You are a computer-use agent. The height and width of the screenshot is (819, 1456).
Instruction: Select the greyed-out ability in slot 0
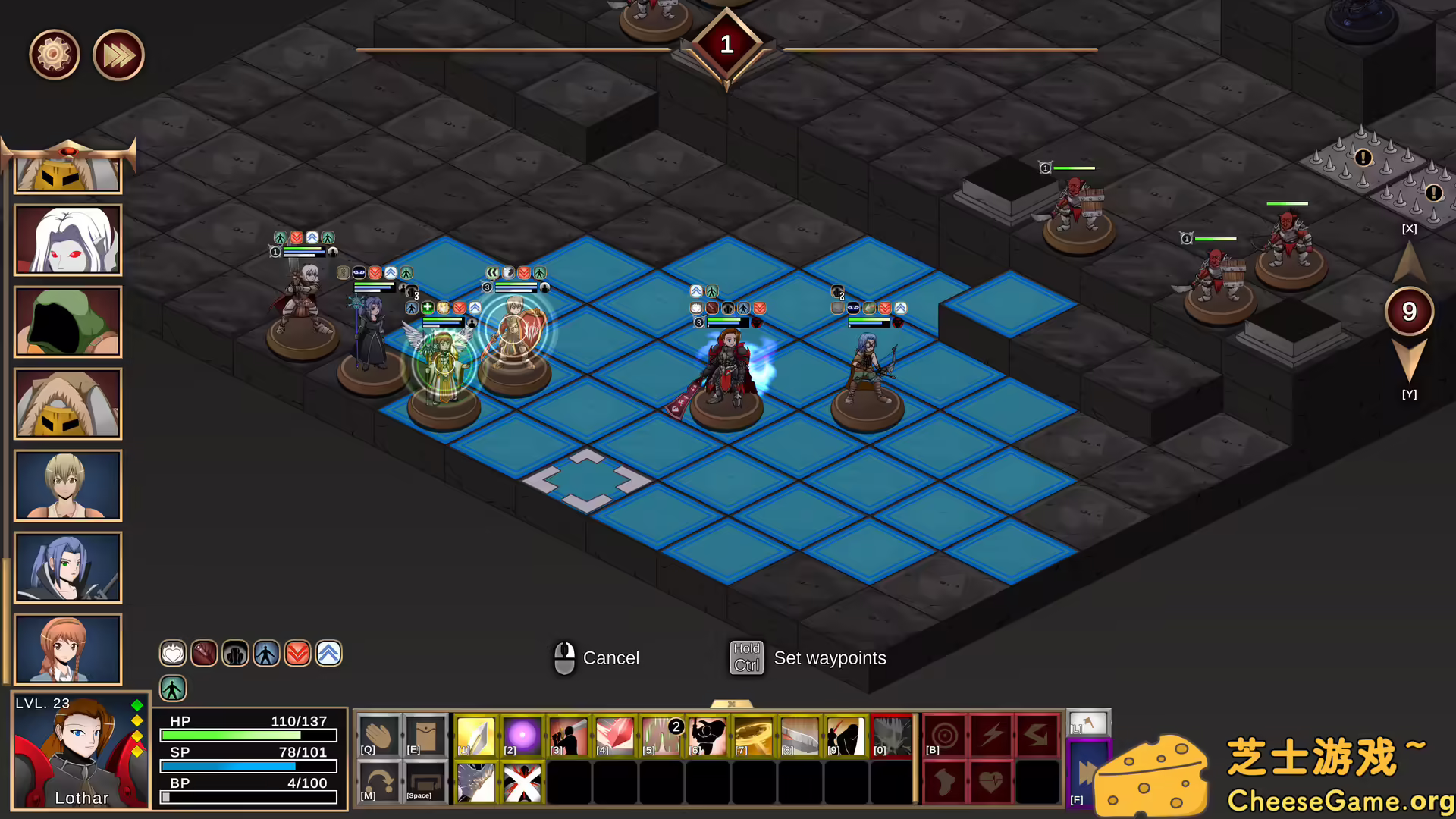click(892, 733)
